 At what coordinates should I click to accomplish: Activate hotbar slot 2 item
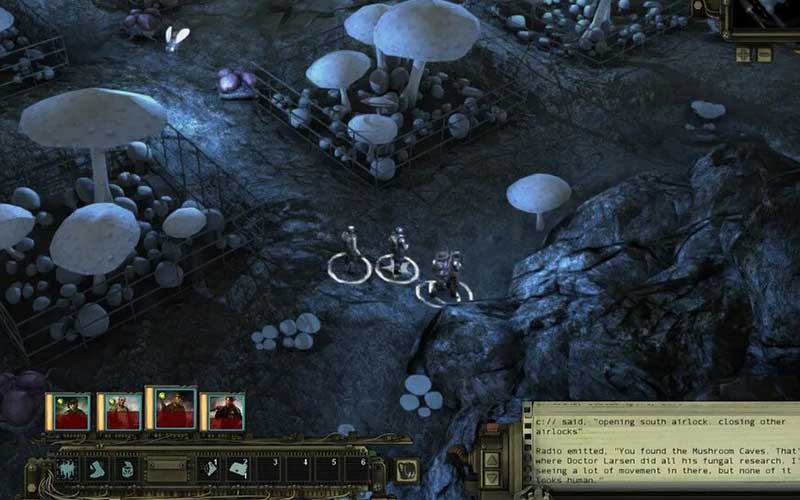pyautogui.click(x=239, y=468)
